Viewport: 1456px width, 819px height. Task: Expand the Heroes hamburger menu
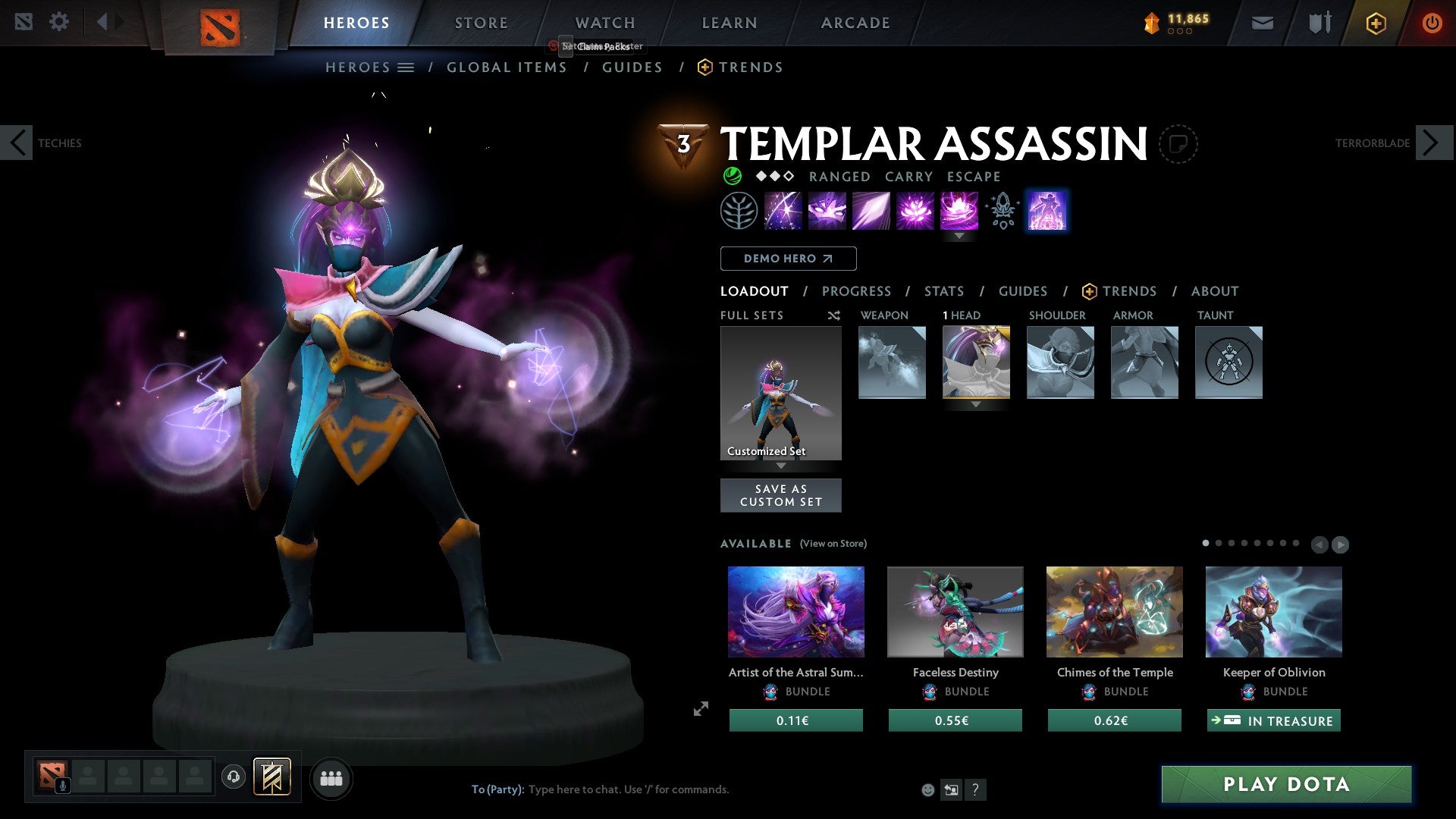pos(407,67)
